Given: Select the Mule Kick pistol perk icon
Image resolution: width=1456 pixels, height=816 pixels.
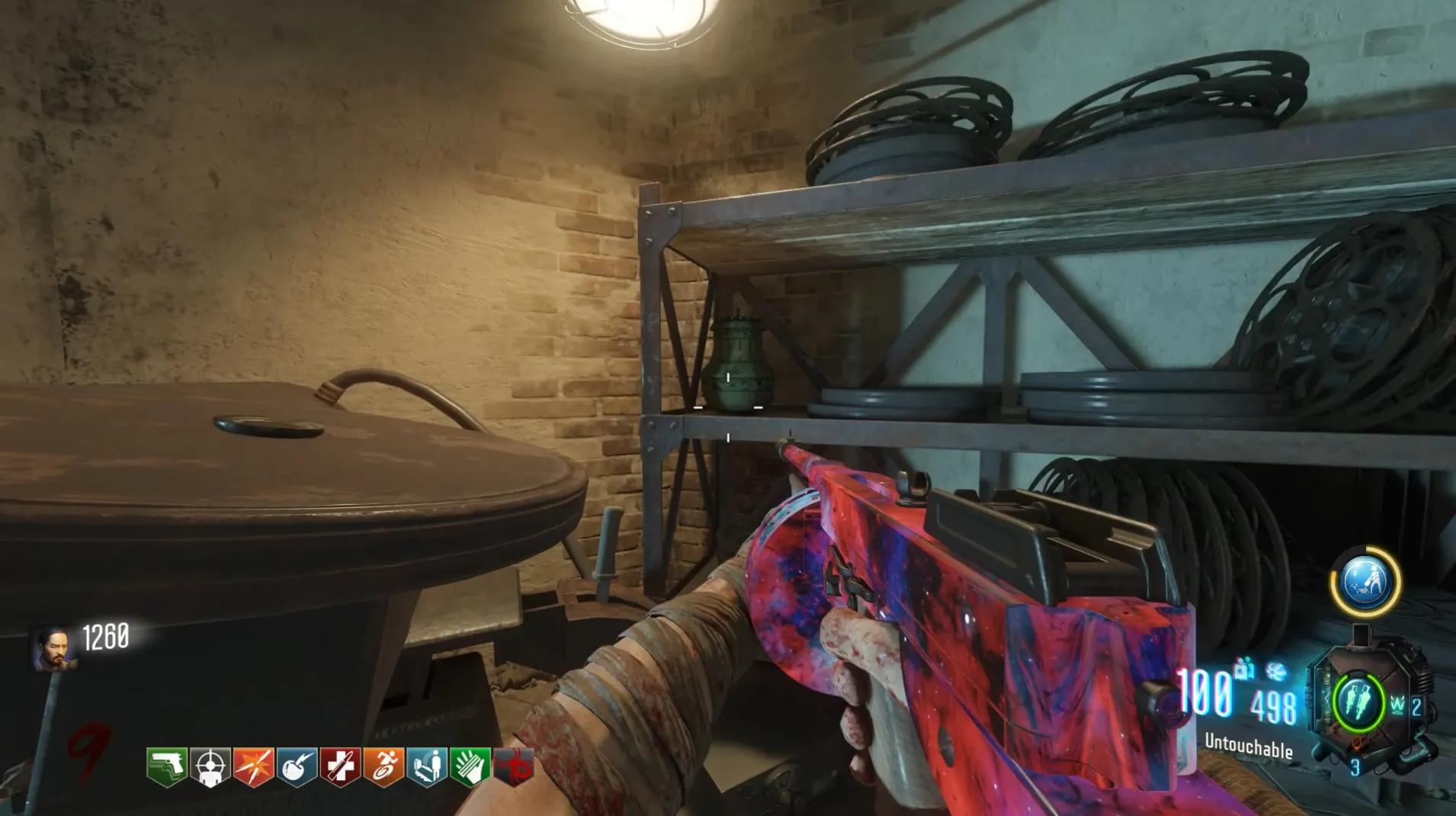Looking at the screenshot, I should [166, 766].
